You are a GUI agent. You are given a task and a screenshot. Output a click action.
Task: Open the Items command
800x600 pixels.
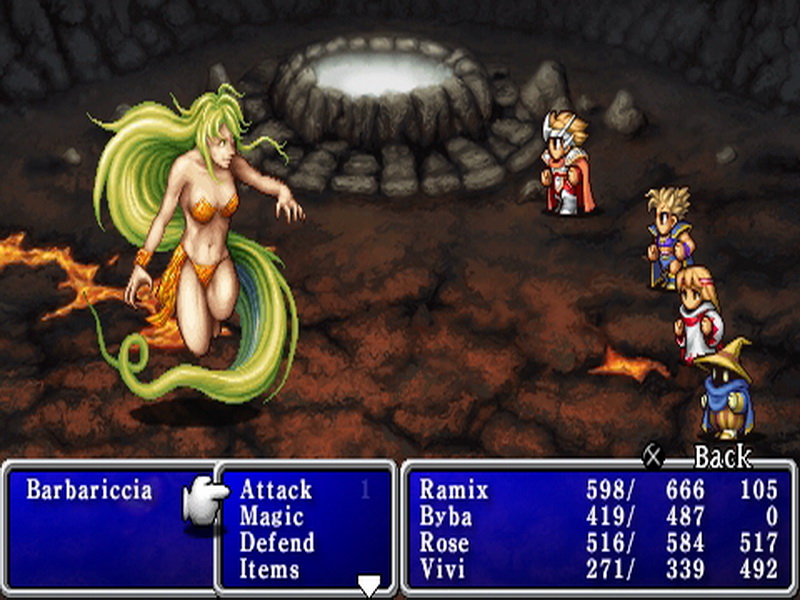coord(269,569)
